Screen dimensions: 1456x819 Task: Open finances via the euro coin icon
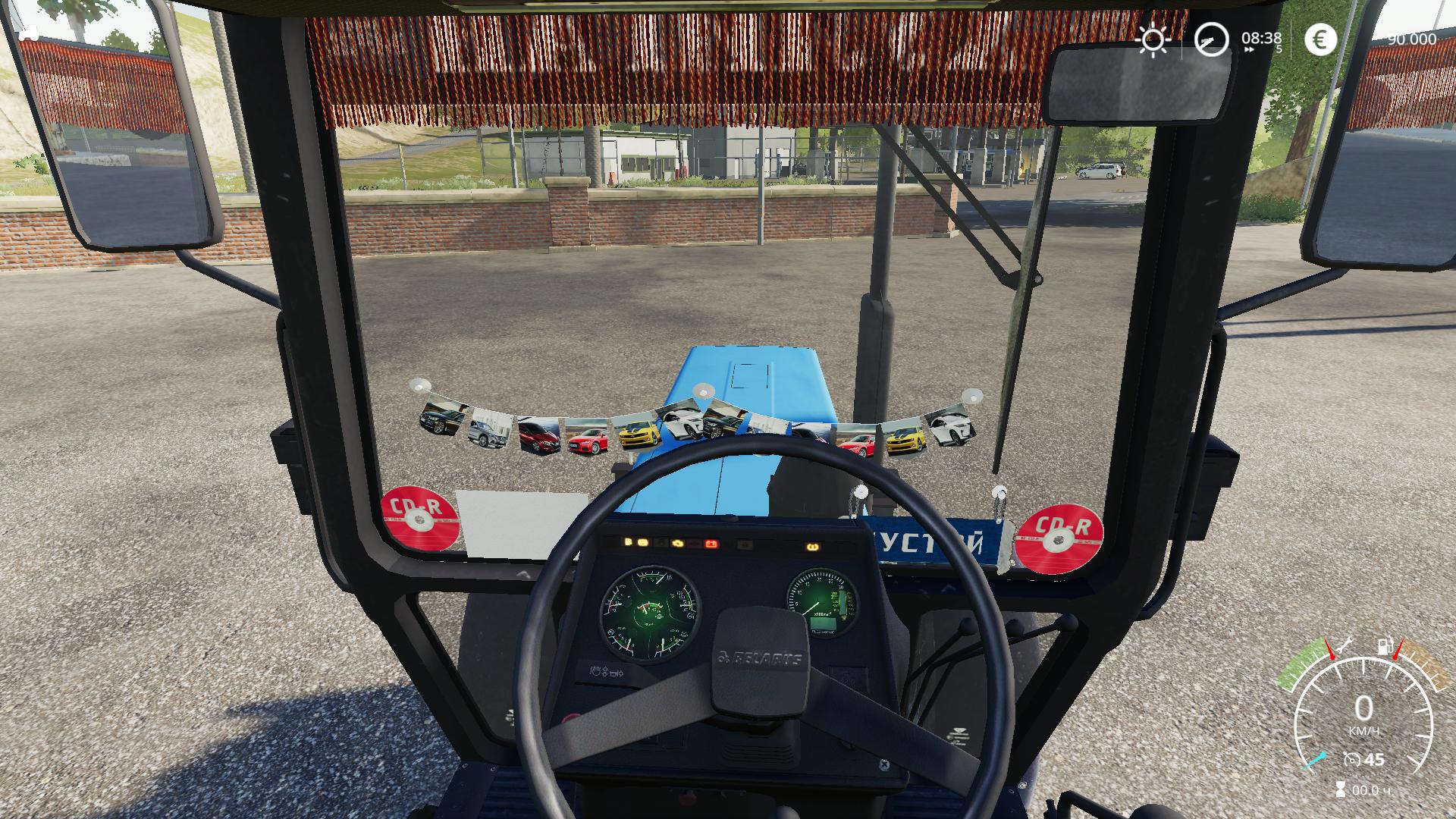[x=1320, y=39]
